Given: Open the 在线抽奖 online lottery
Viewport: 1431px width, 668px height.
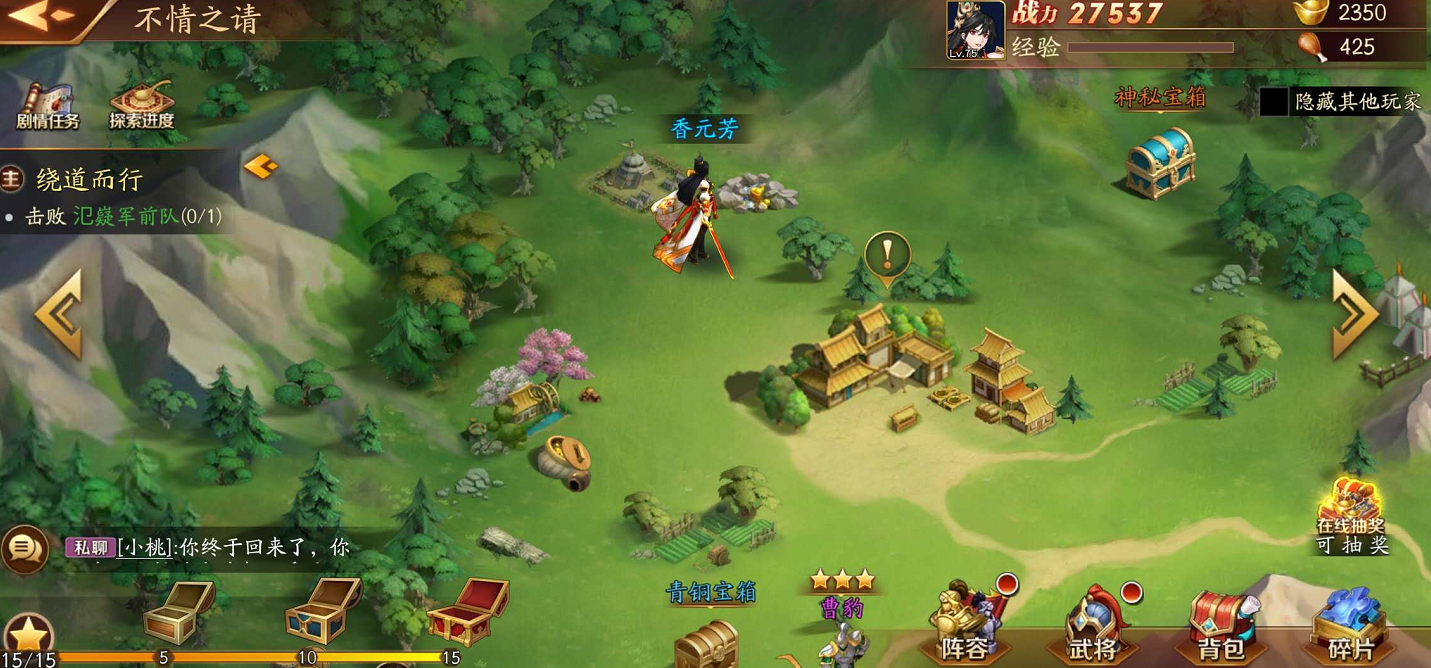Looking at the screenshot, I should 1351,515.
